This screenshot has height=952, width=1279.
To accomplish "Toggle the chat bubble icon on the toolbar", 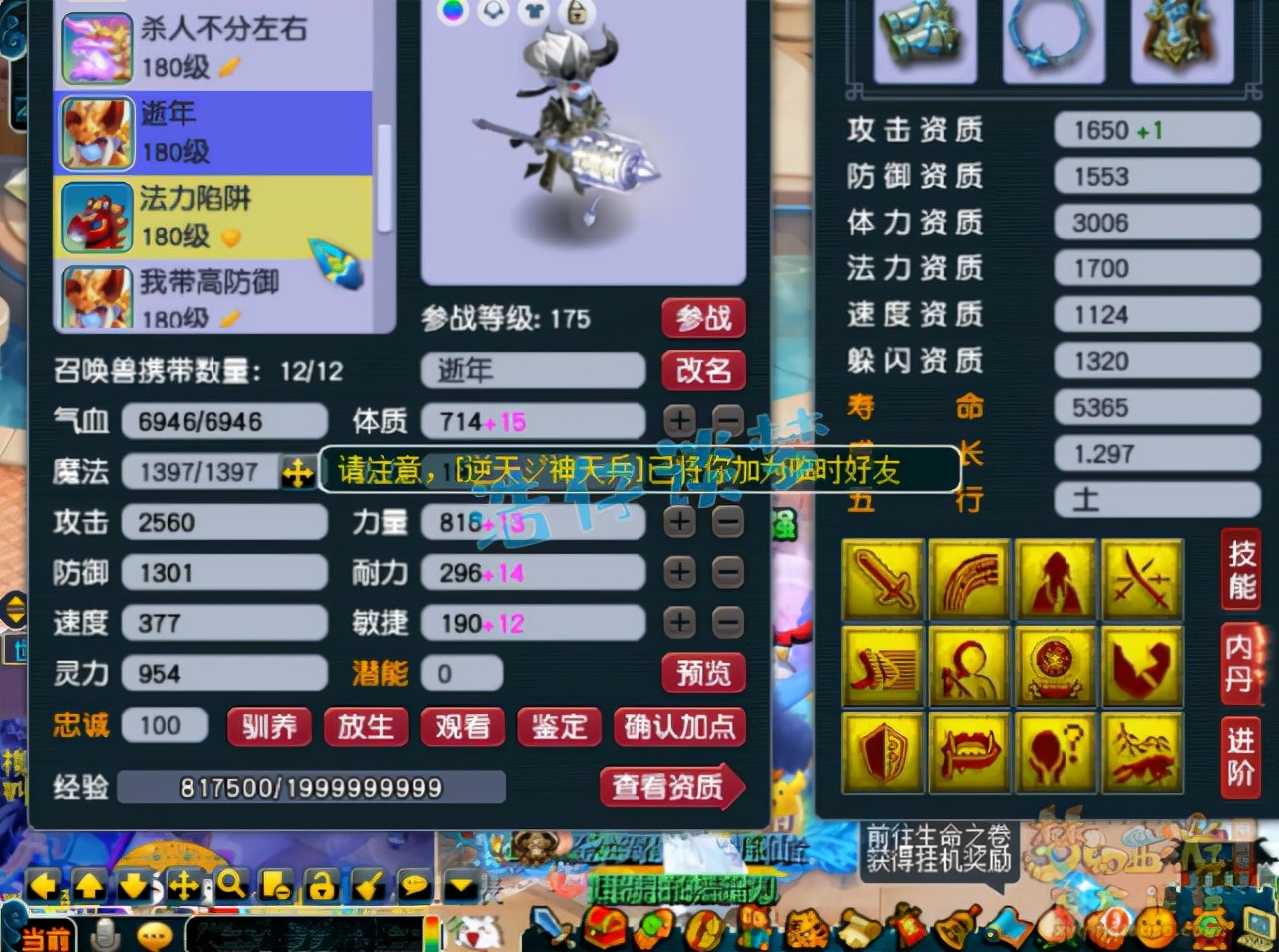I will point(413,884).
